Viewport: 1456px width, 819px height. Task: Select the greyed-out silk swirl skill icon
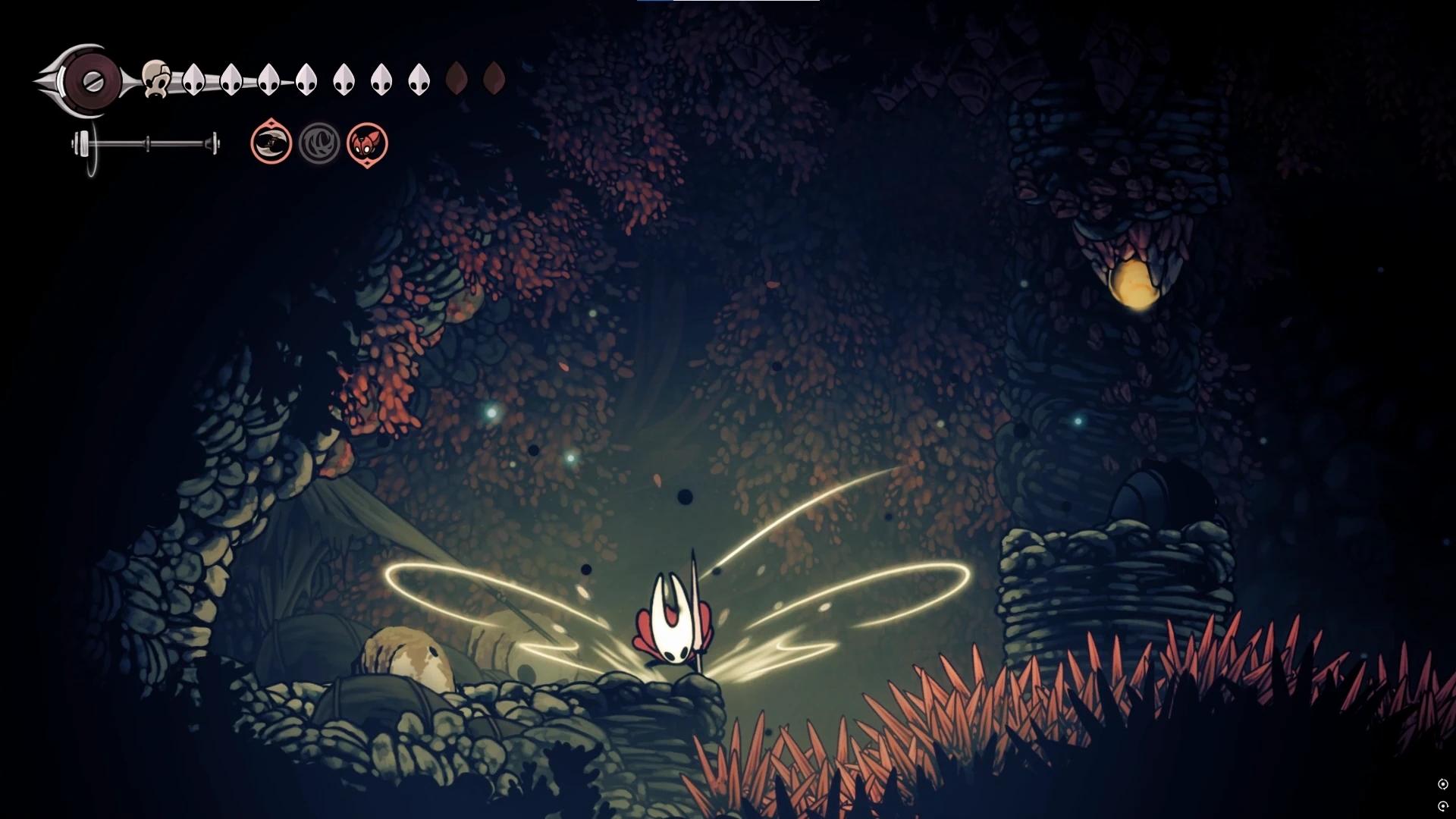pos(319,143)
